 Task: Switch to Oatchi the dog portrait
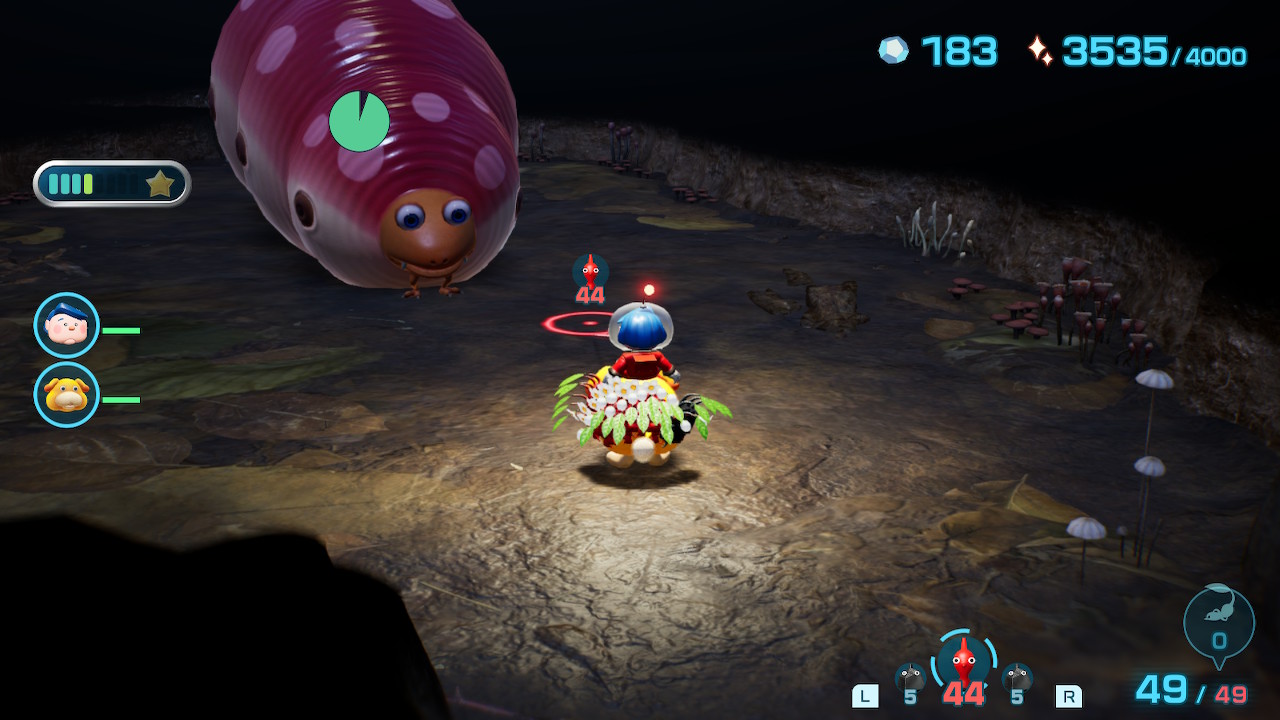pyautogui.click(x=67, y=395)
